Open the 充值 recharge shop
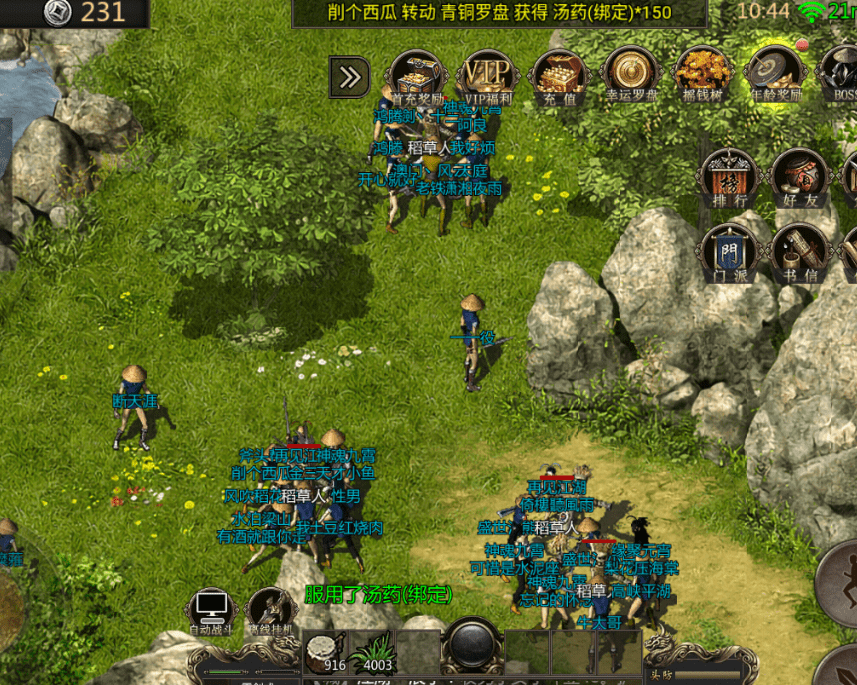This screenshot has height=685, width=857. pyautogui.click(x=558, y=74)
